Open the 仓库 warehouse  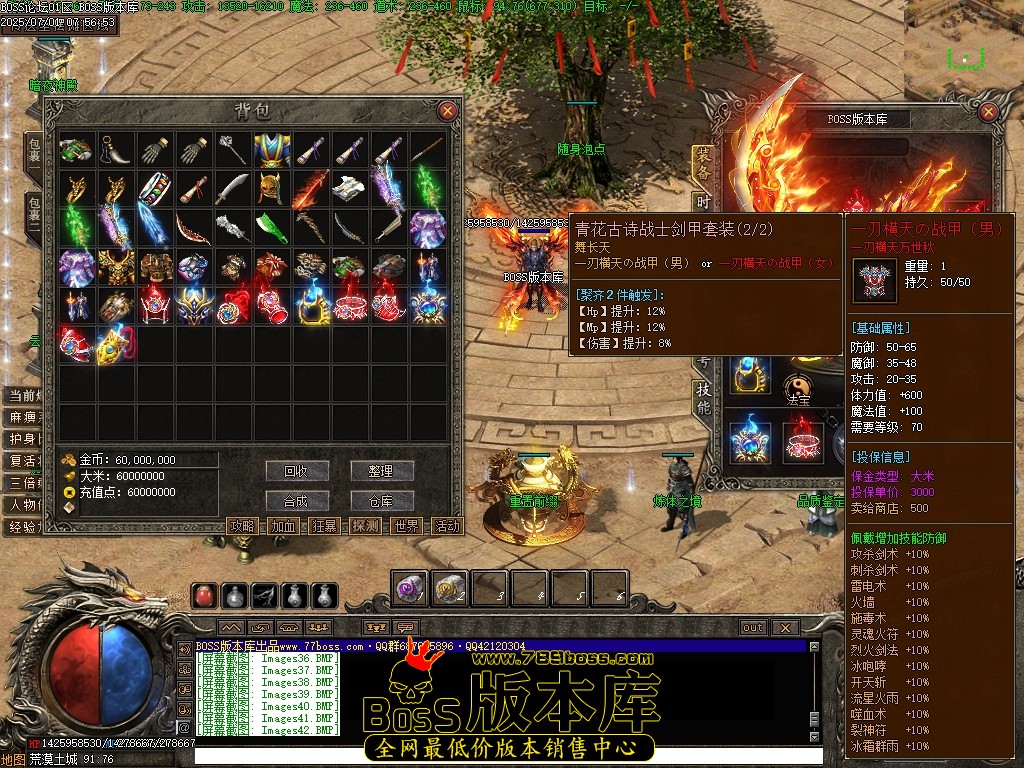(x=381, y=501)
